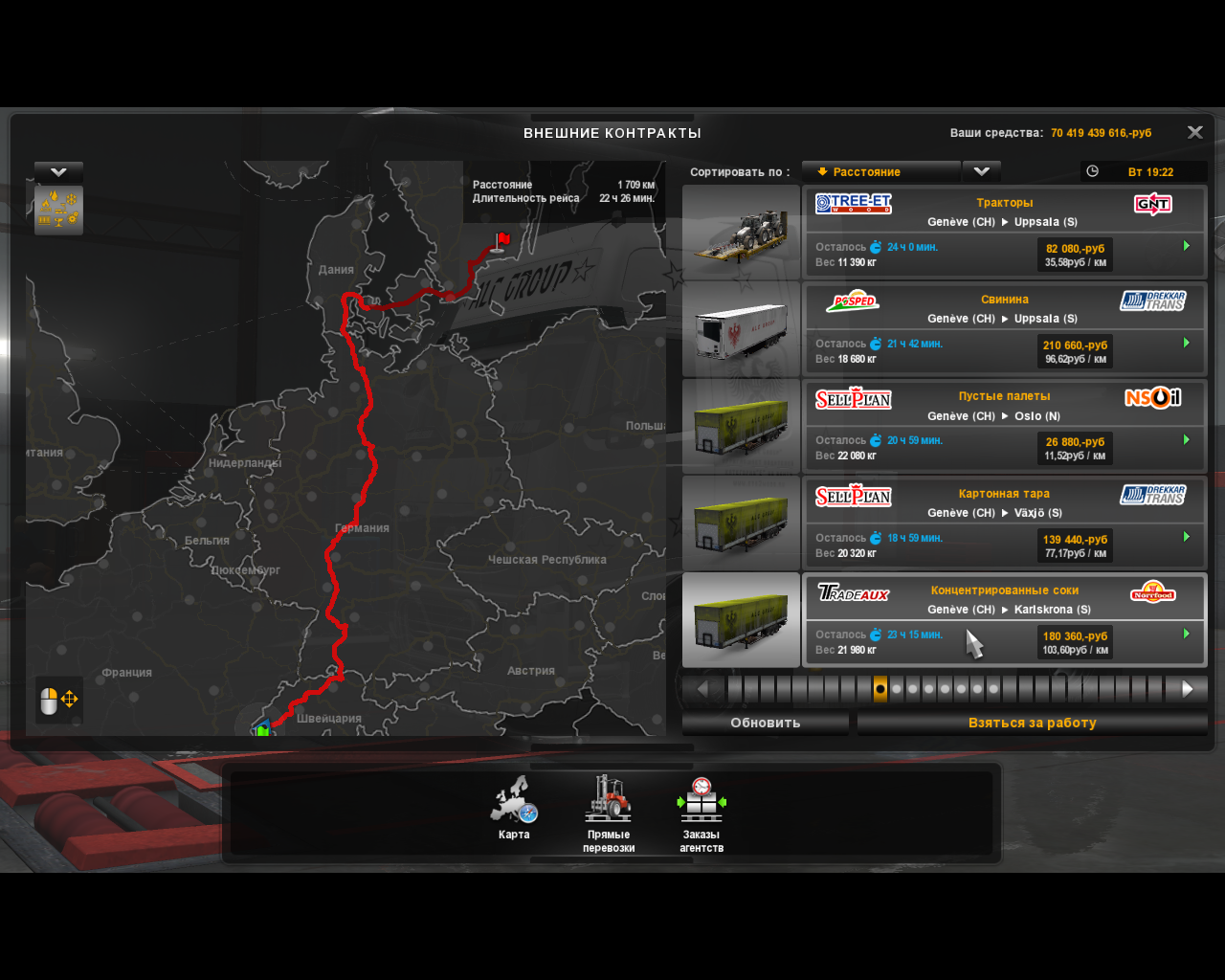Close the external contracts window
The height and width of the screenshot is (980, 1225).
point(1194,133)
